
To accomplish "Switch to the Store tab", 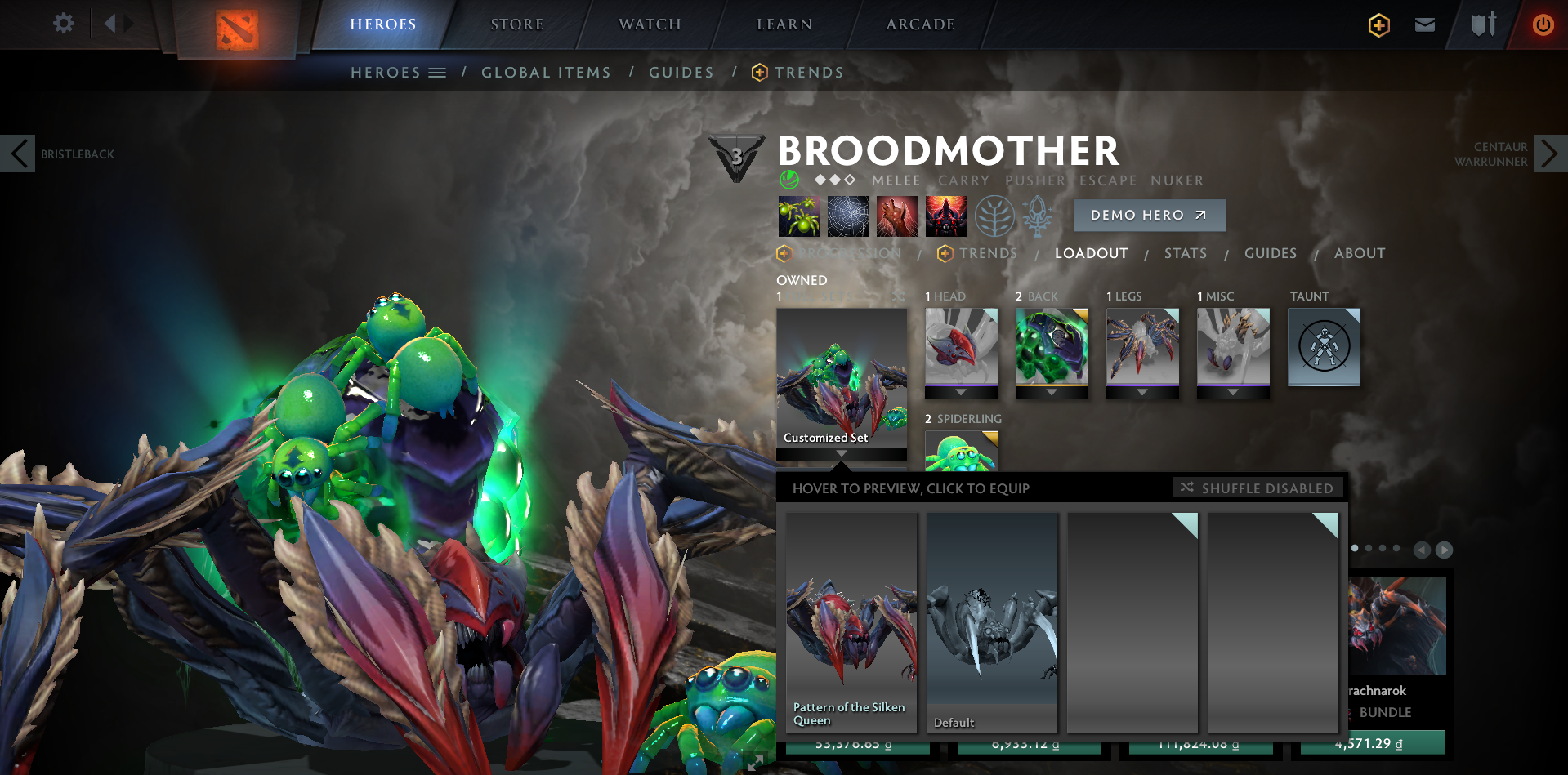I will [516, 24].
